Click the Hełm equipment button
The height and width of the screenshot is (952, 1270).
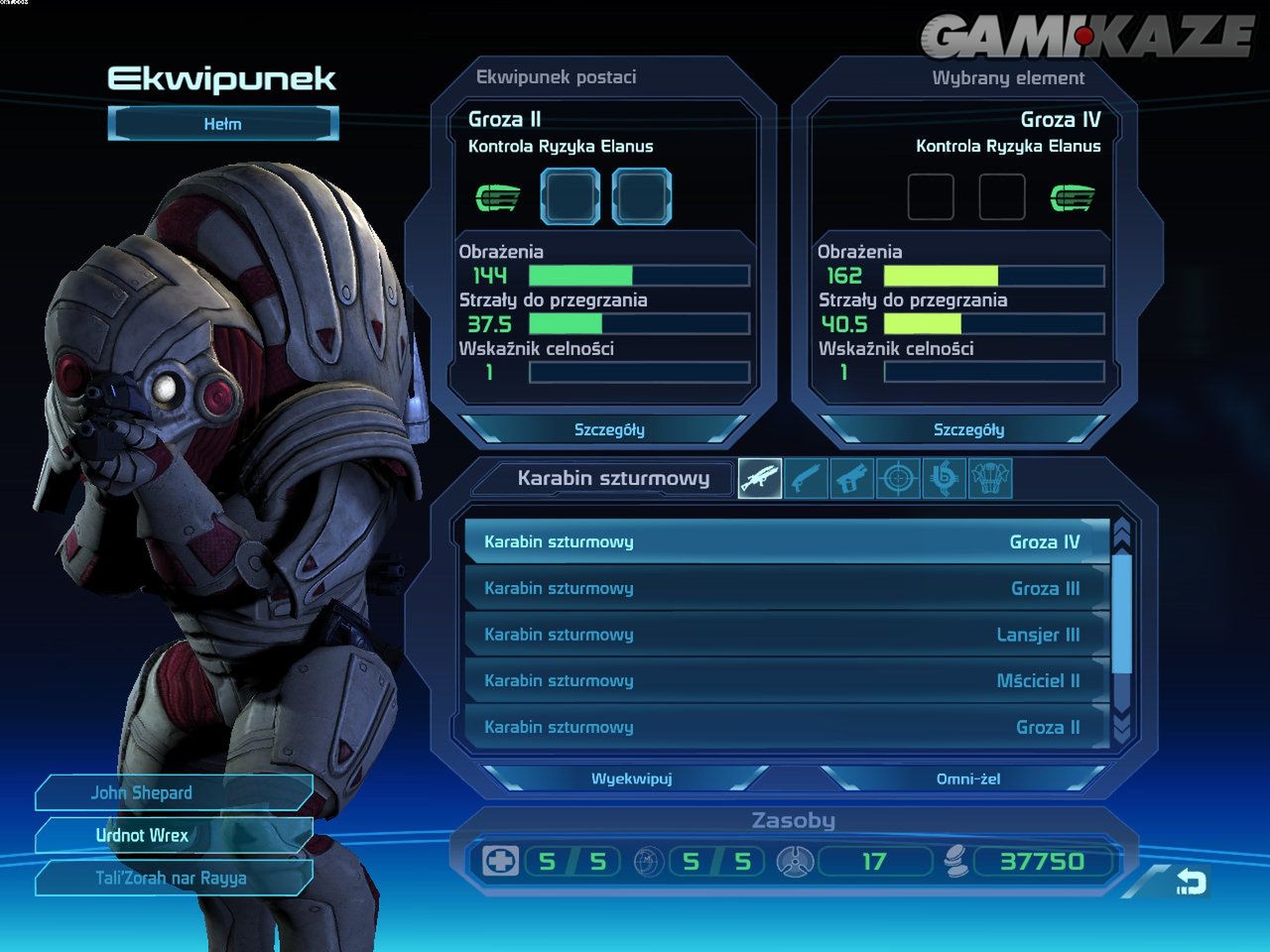point(223,124)
